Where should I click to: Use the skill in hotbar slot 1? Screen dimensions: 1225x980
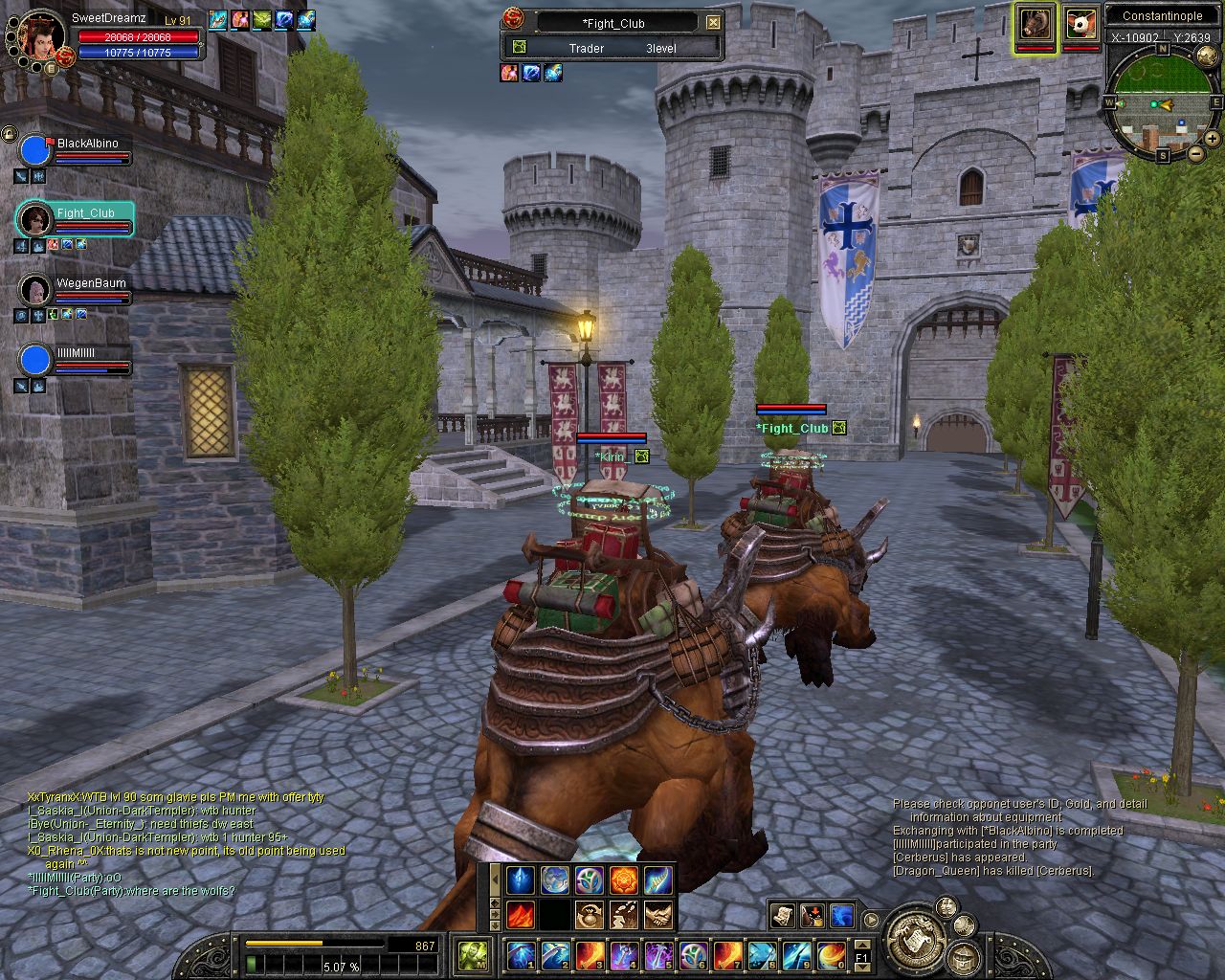coord(521,954)
